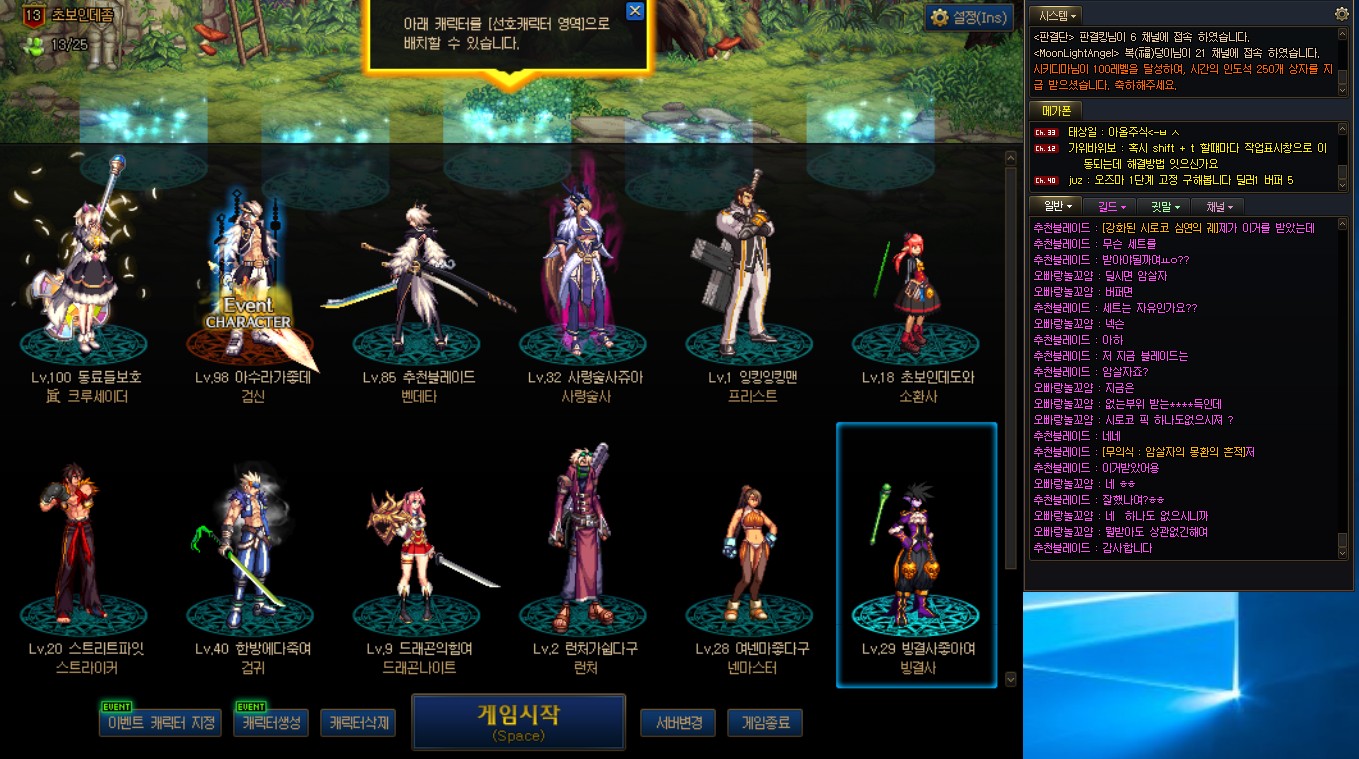Change server with 서버변경 button
Screen dimensions: 1359x759
pos(677,723)
